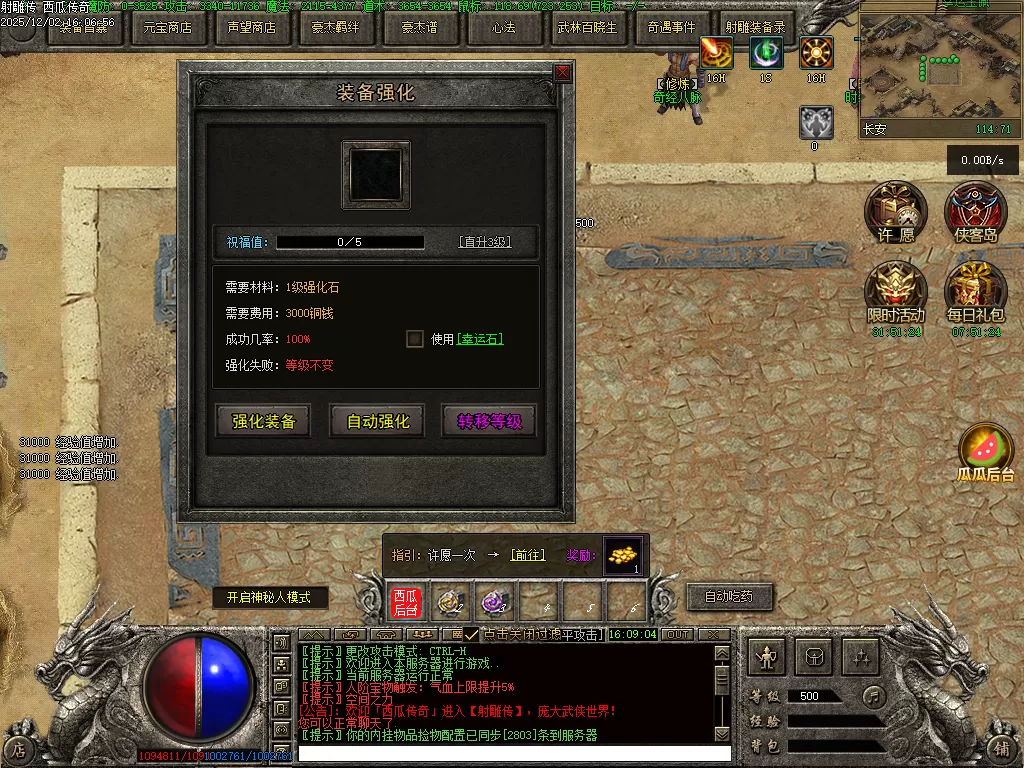Click the 前往 guide link
The height and width of the screenshot is (768, 1024).
(528, 555)
